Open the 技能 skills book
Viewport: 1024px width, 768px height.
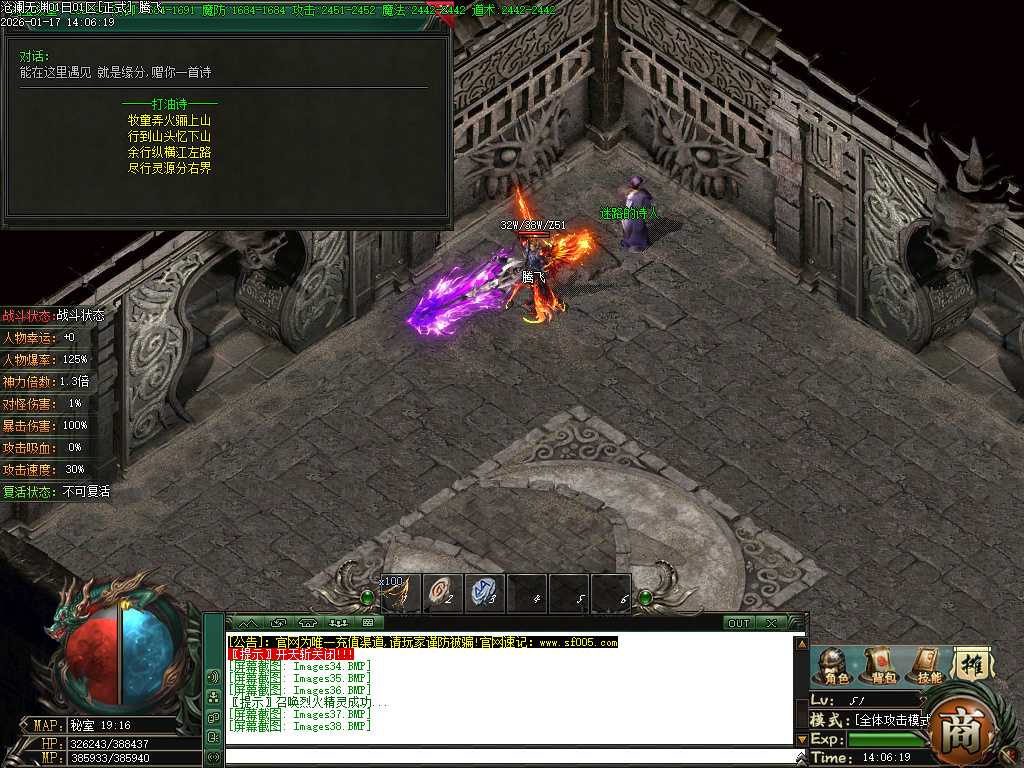click(x=927, y=665)
